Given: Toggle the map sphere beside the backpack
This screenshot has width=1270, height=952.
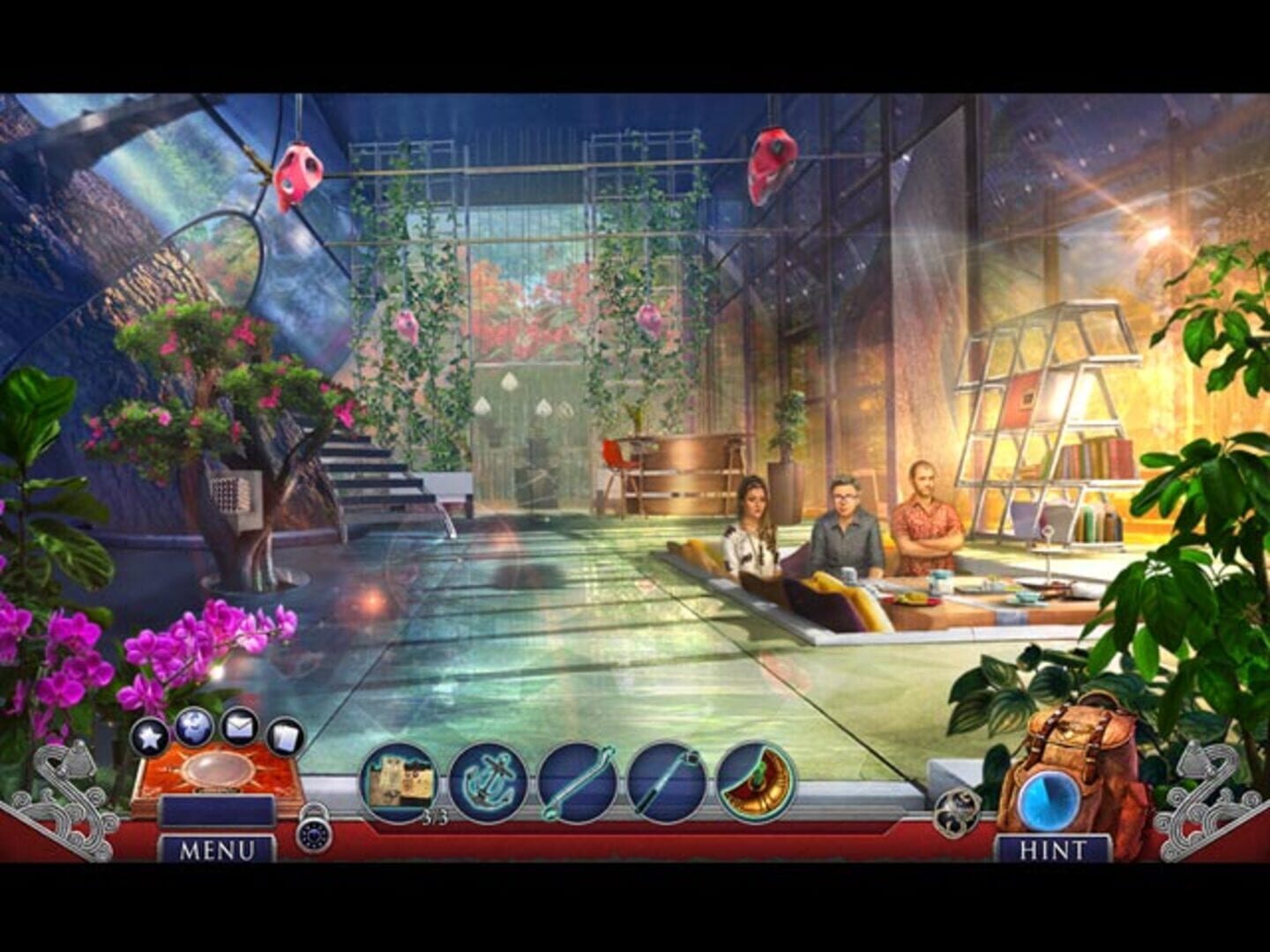Looking at the screenshot, I should point(955,813).
